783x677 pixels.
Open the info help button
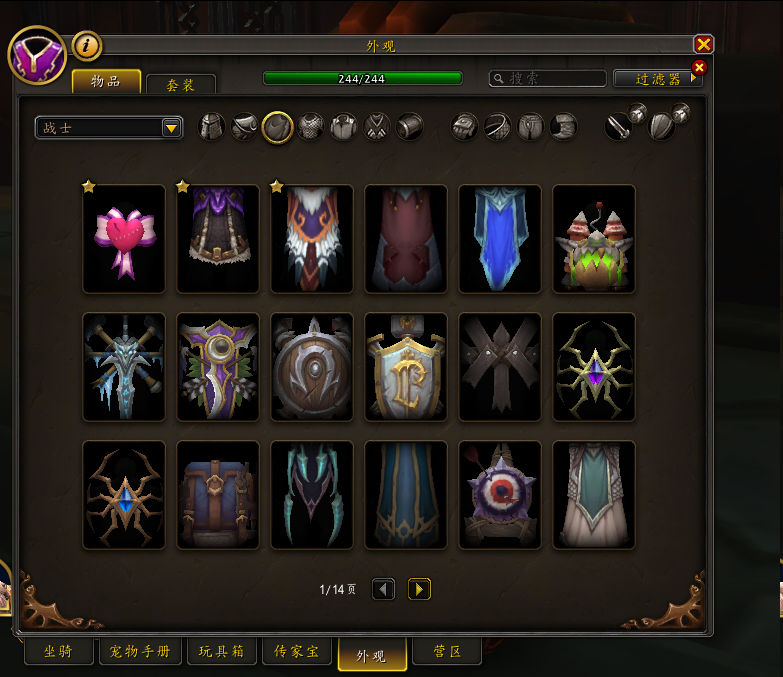[x=87, y=45]
